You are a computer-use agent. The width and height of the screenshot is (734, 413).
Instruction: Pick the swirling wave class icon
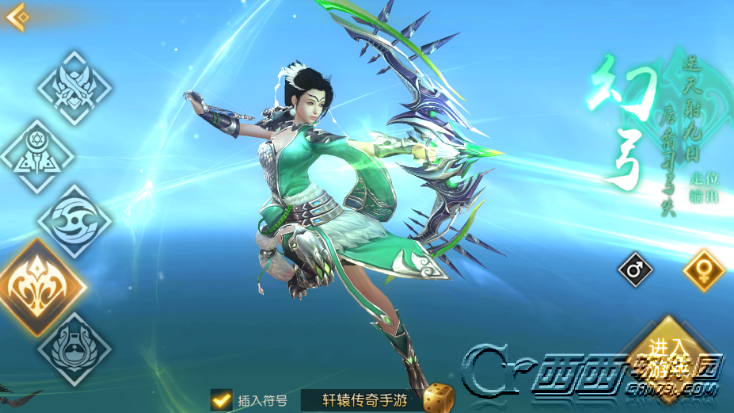[75, 221]
